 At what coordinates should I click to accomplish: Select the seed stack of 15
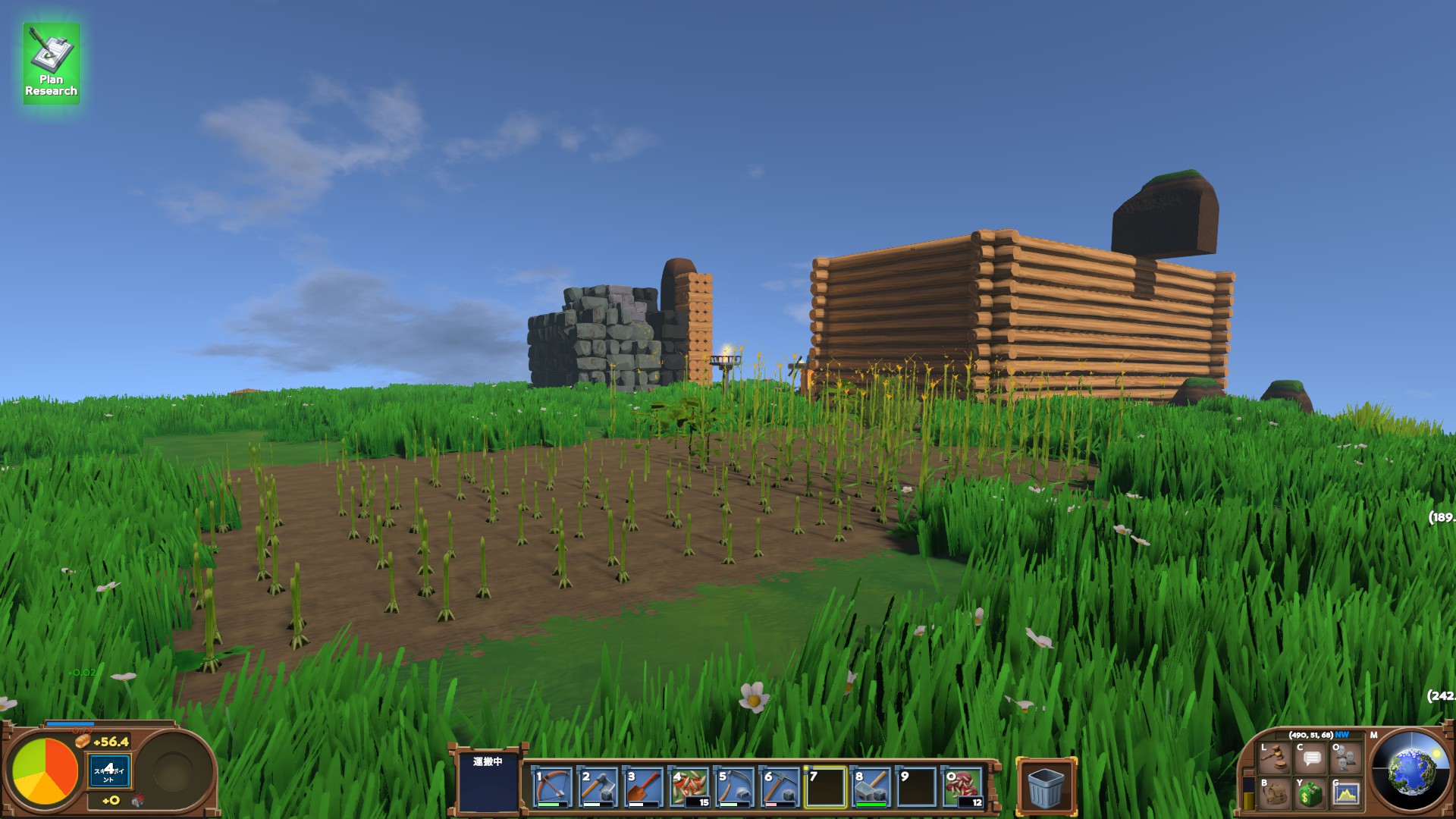coord(689,787)
